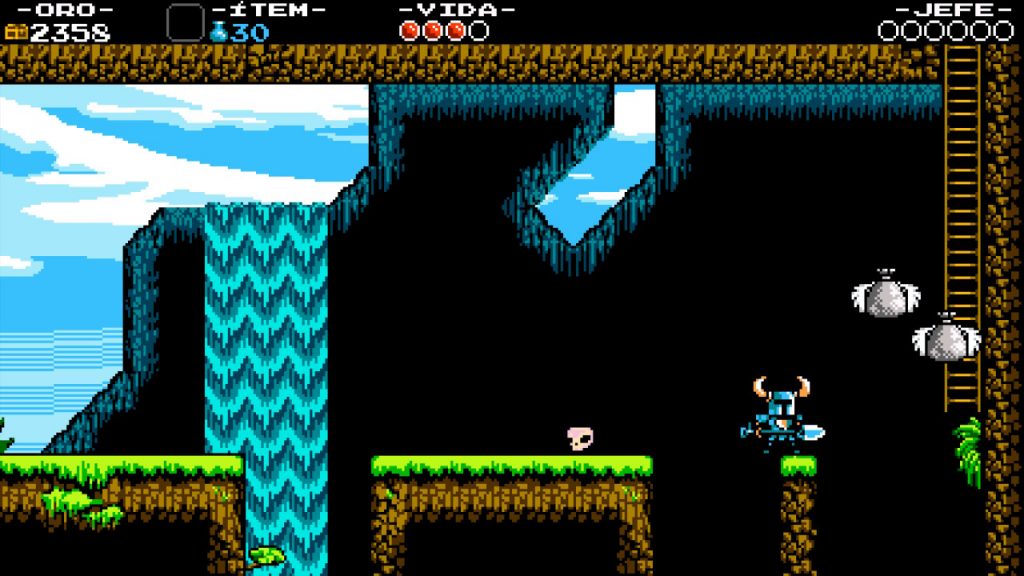Select the empty relic item slot
Screen dimensions: 1024x576
click(x=184, y=22)
